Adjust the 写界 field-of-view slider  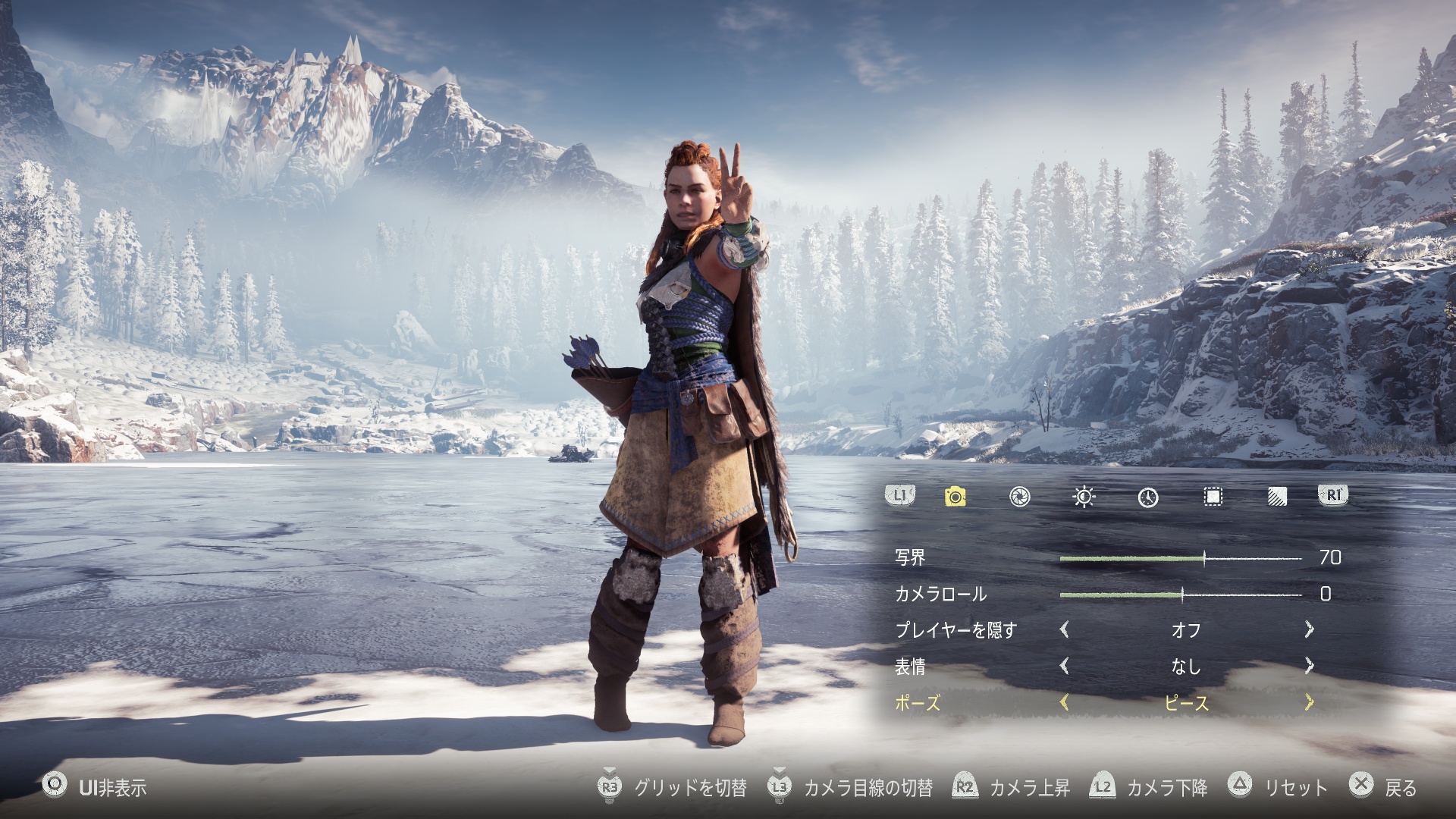click(1203, 559)
